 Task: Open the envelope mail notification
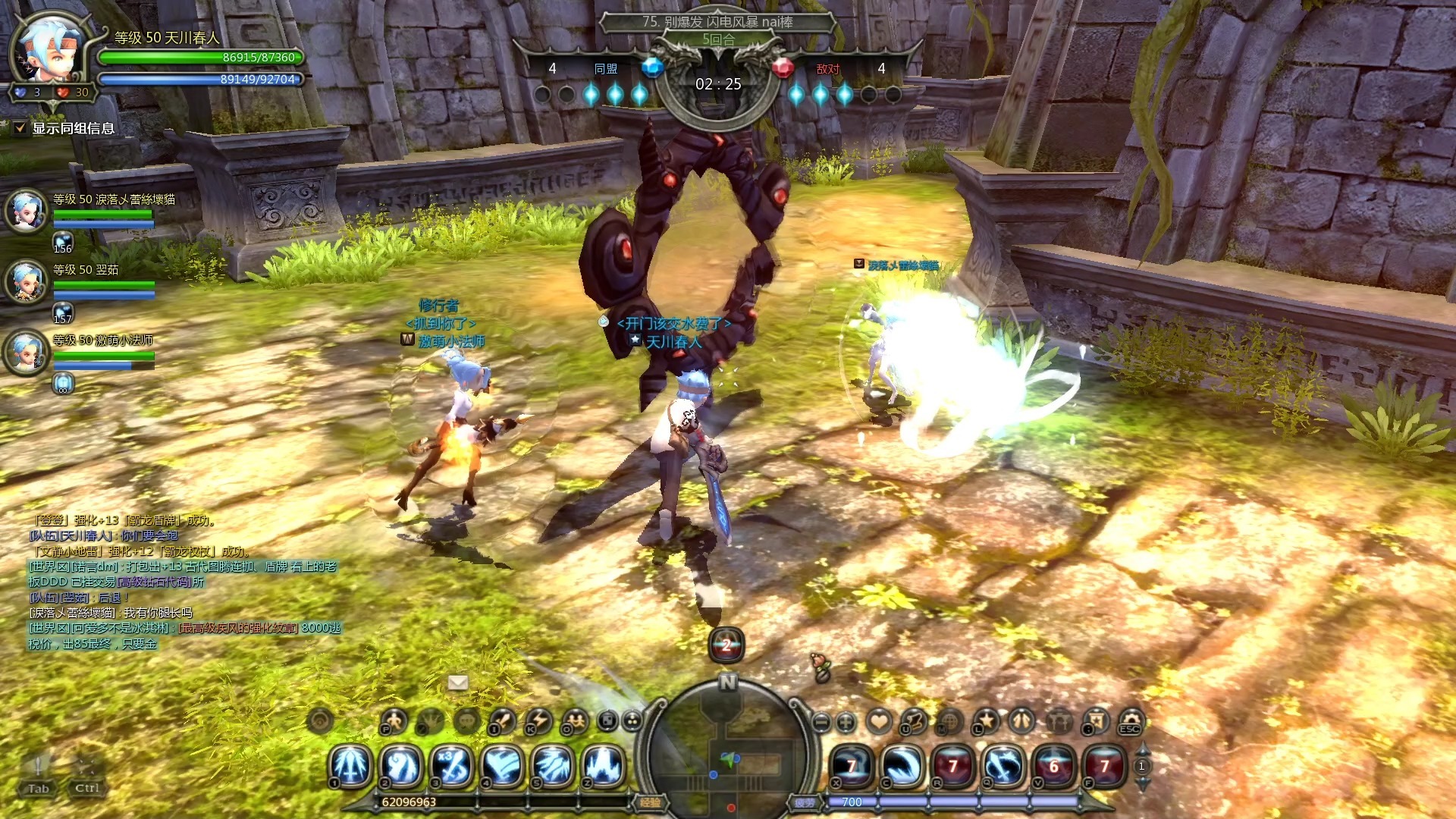tap(458, 682)
